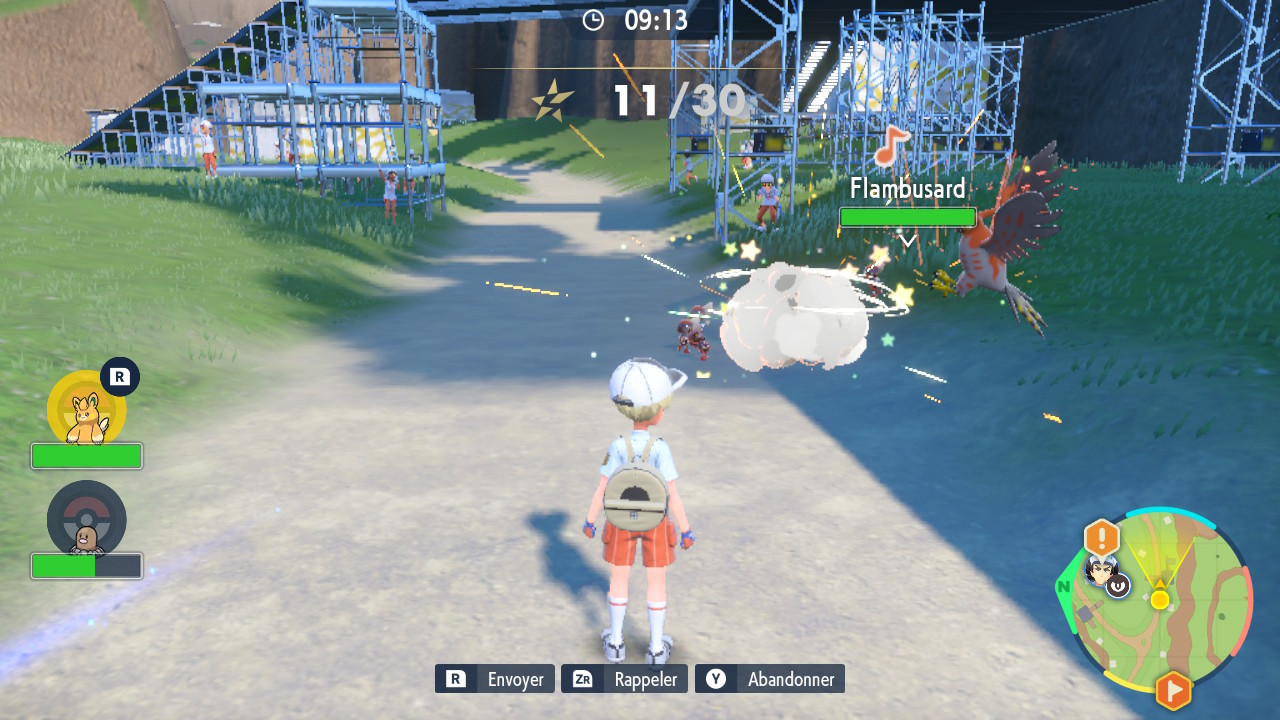Choose the Envoyer action
This screenshot has height=720, width=1280.
pyautogui.click(x=495, y=679)
